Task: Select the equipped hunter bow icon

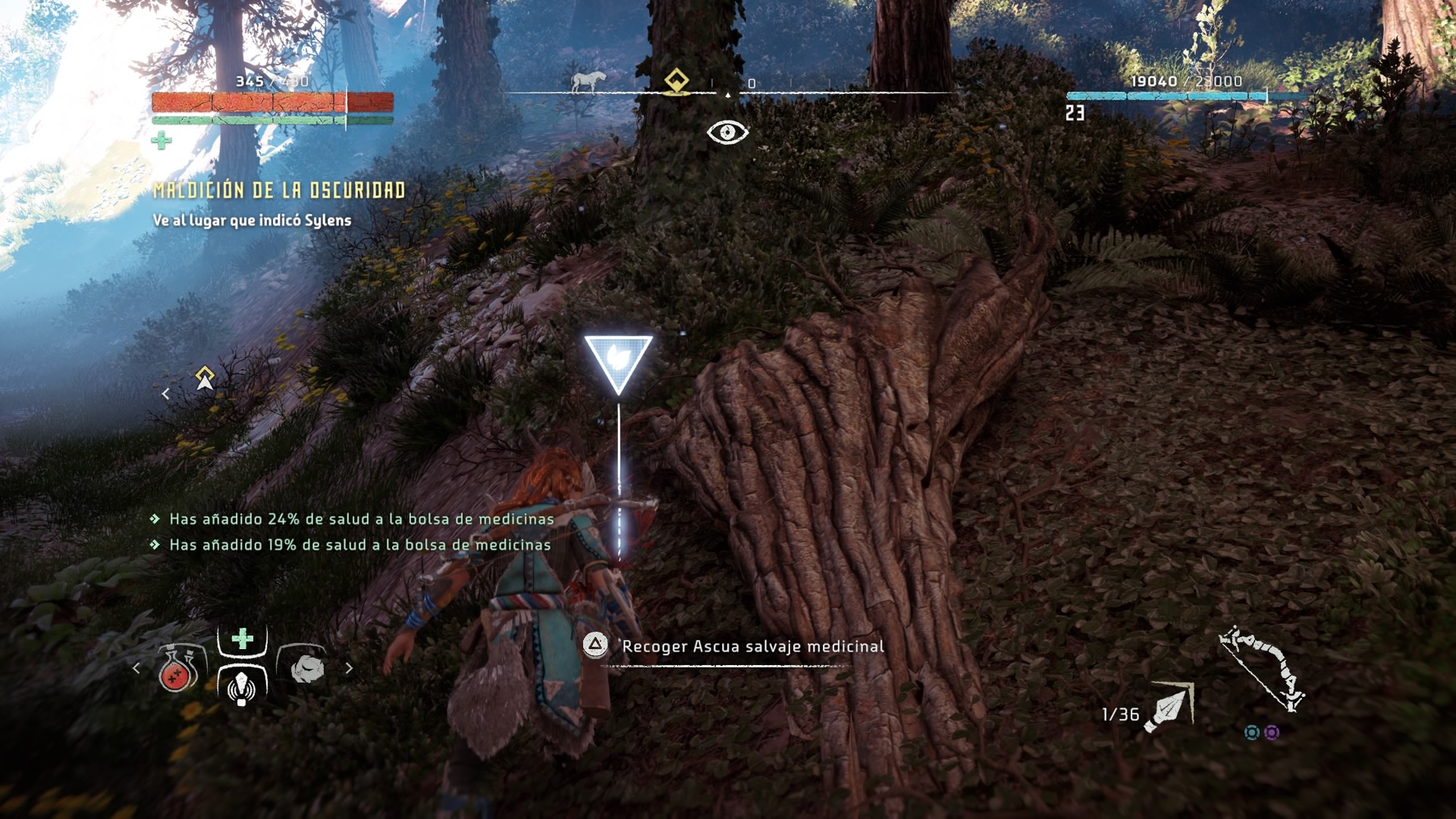Action: pyautogui.click(x=1260, y=668)
